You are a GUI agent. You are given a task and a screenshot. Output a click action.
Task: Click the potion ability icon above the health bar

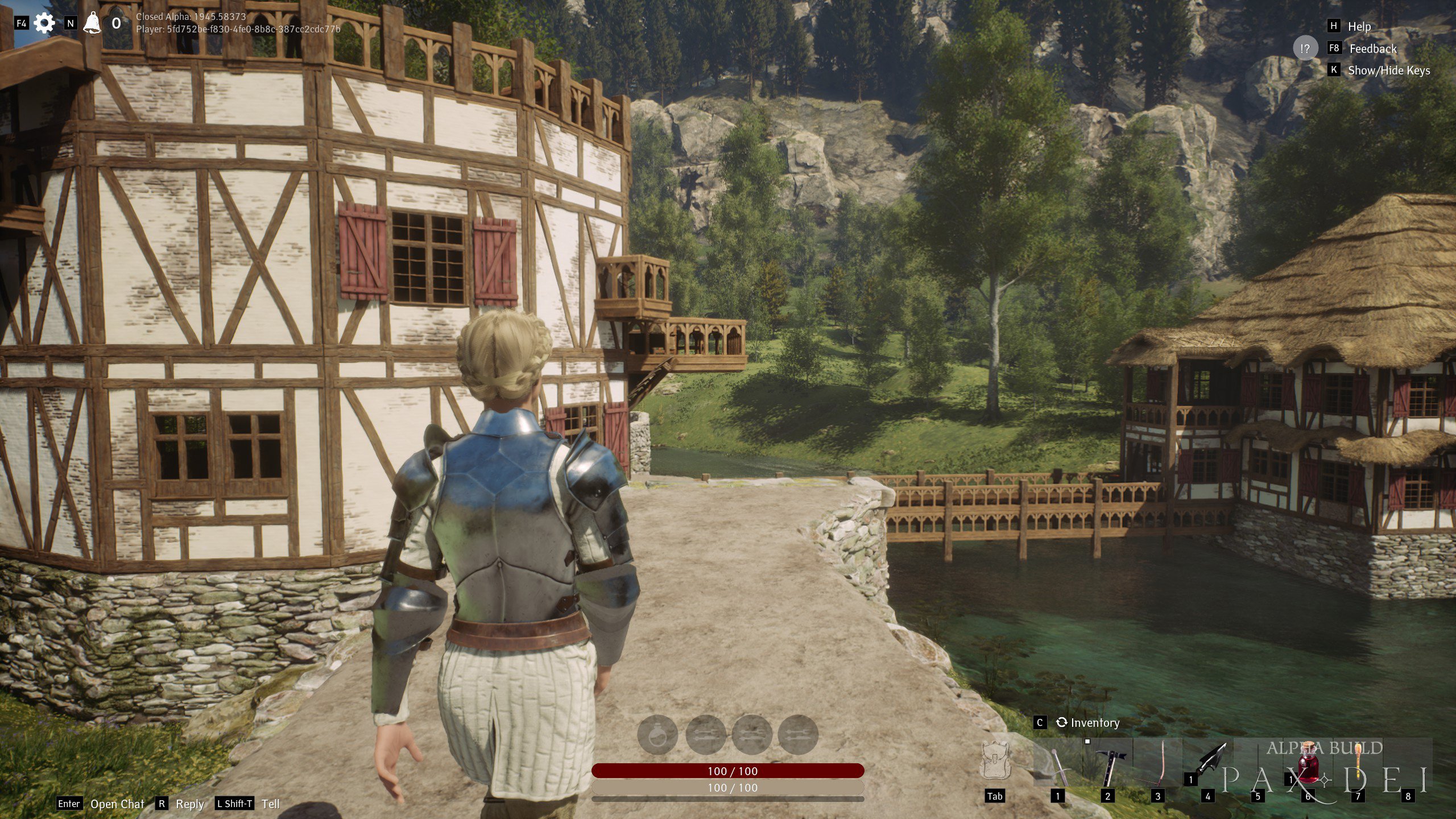point(658,735)
